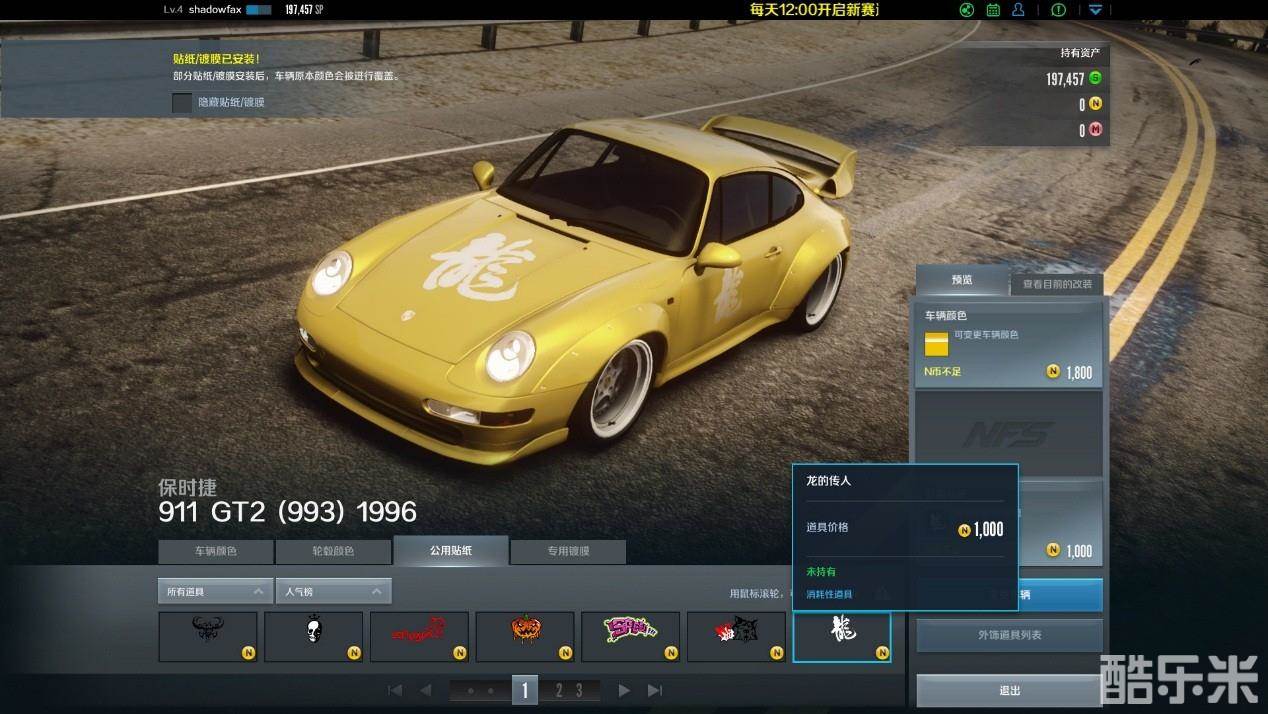Open the 人气榜 sorting dropdown
This screenshot has width=1268, height=714.
(333, 591)
